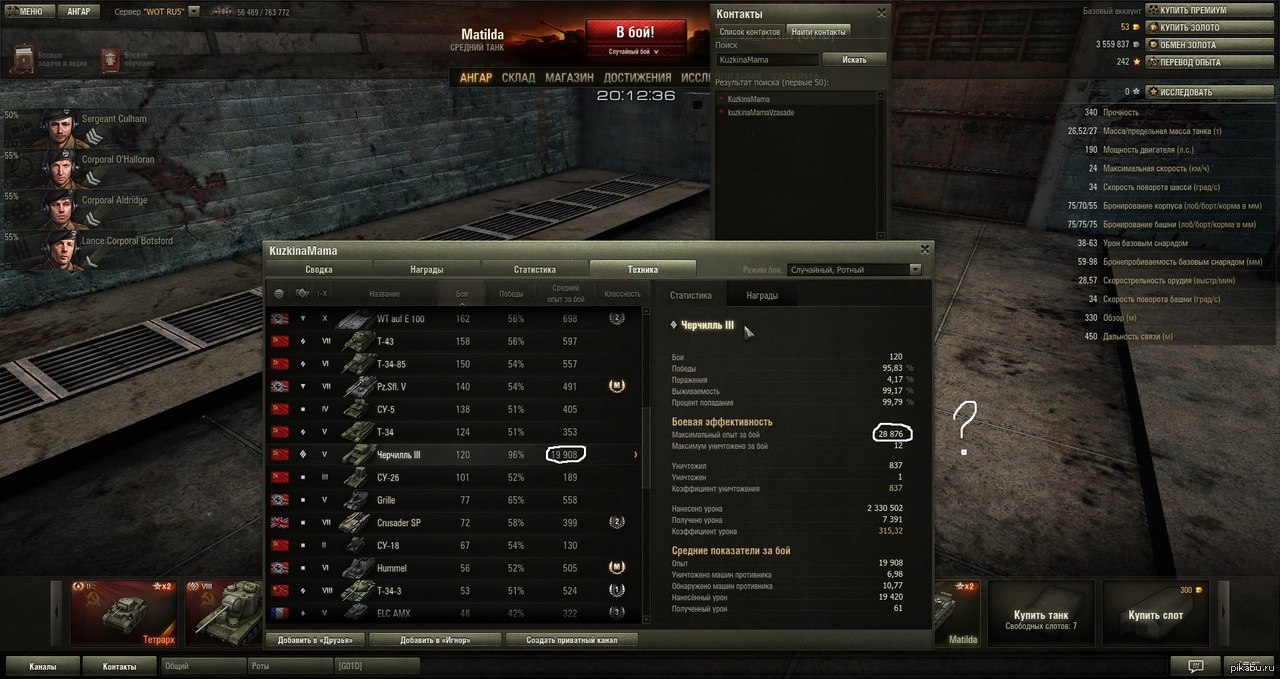Select the Crusader SP vehicle row
The width and height of the screenshot is (1280, 679).
[x=455, y=522]
